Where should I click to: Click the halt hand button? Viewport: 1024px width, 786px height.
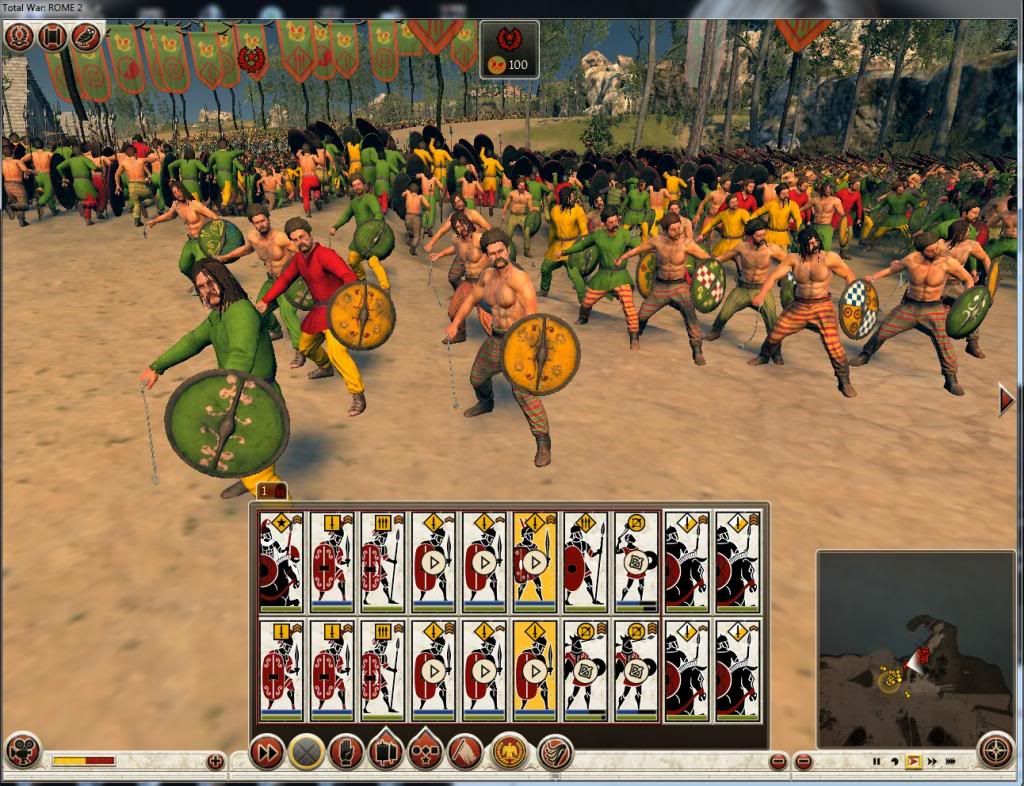click(x=346, y=751)
